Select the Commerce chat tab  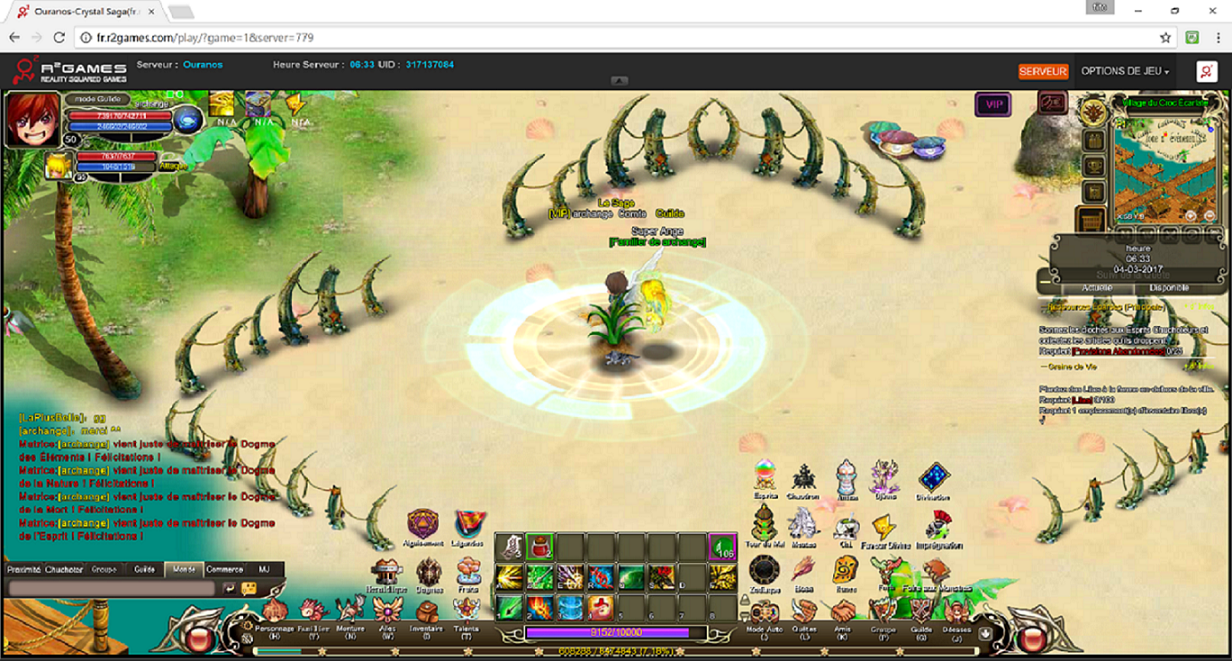[x=224, y=569]
